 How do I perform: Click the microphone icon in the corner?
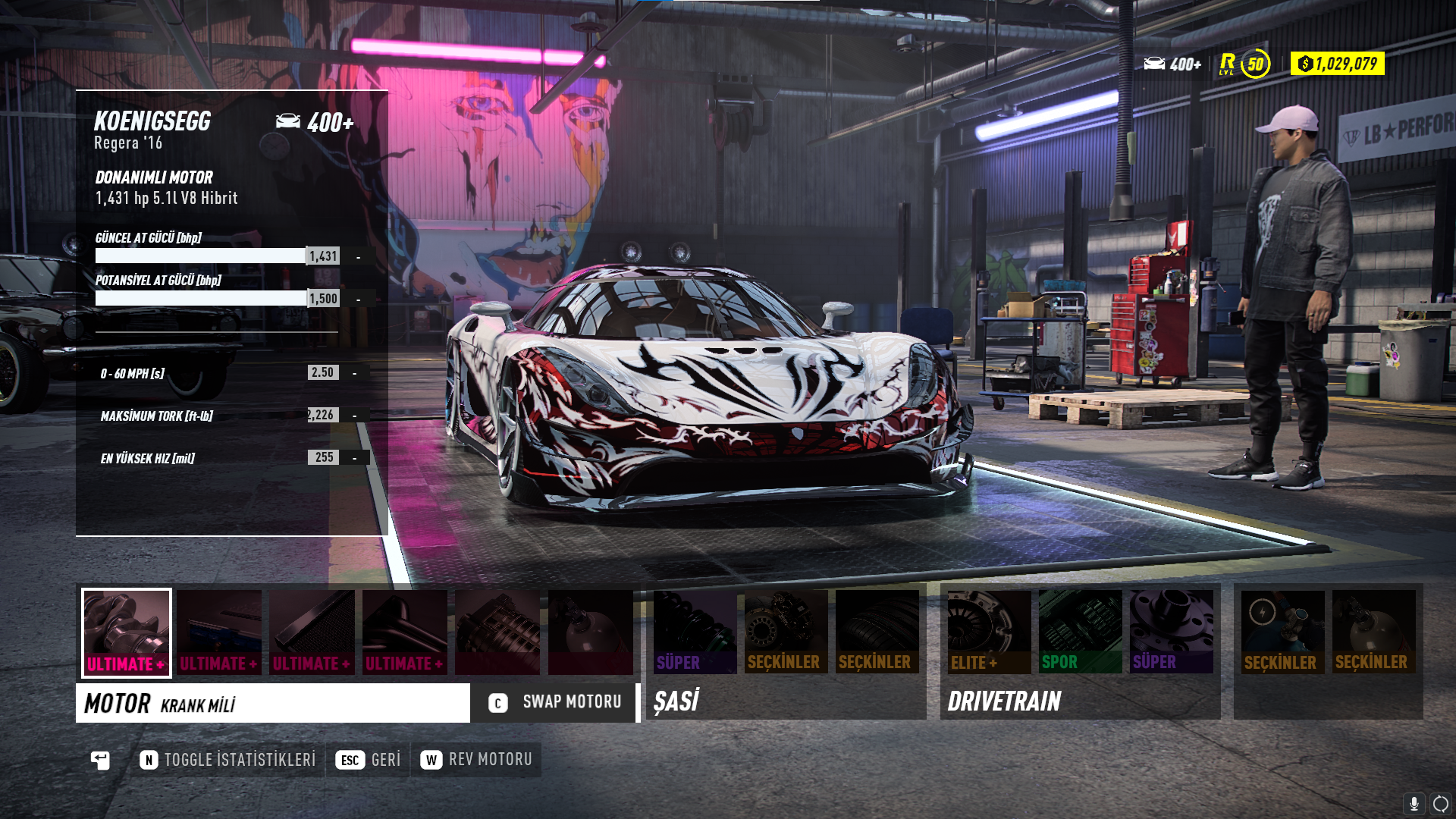pyautogui.click(x=1414, y=804)
